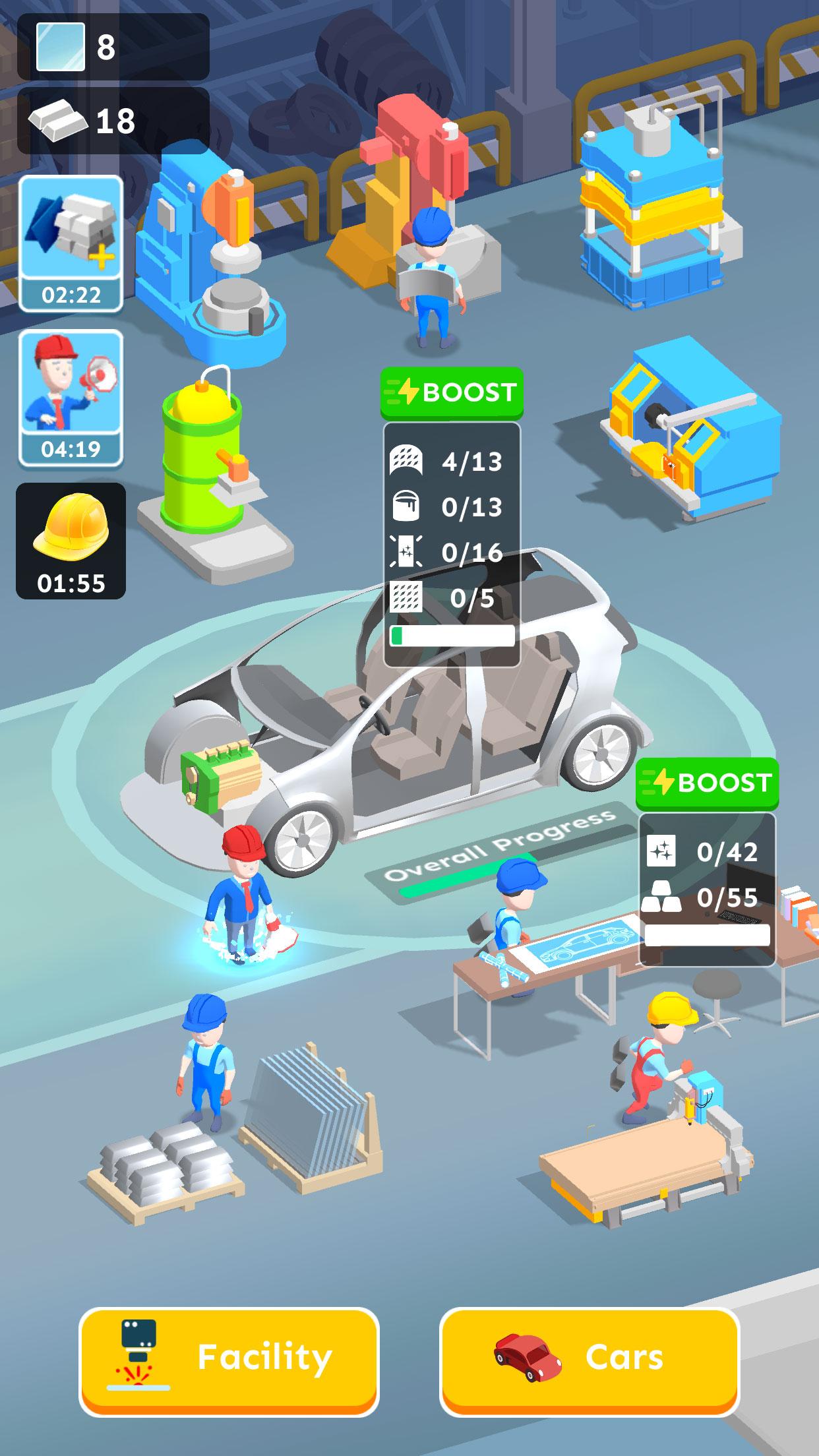The image size is (819, 1456).
Task: Activate the BOOST button above the car
Action: [452, 393]
